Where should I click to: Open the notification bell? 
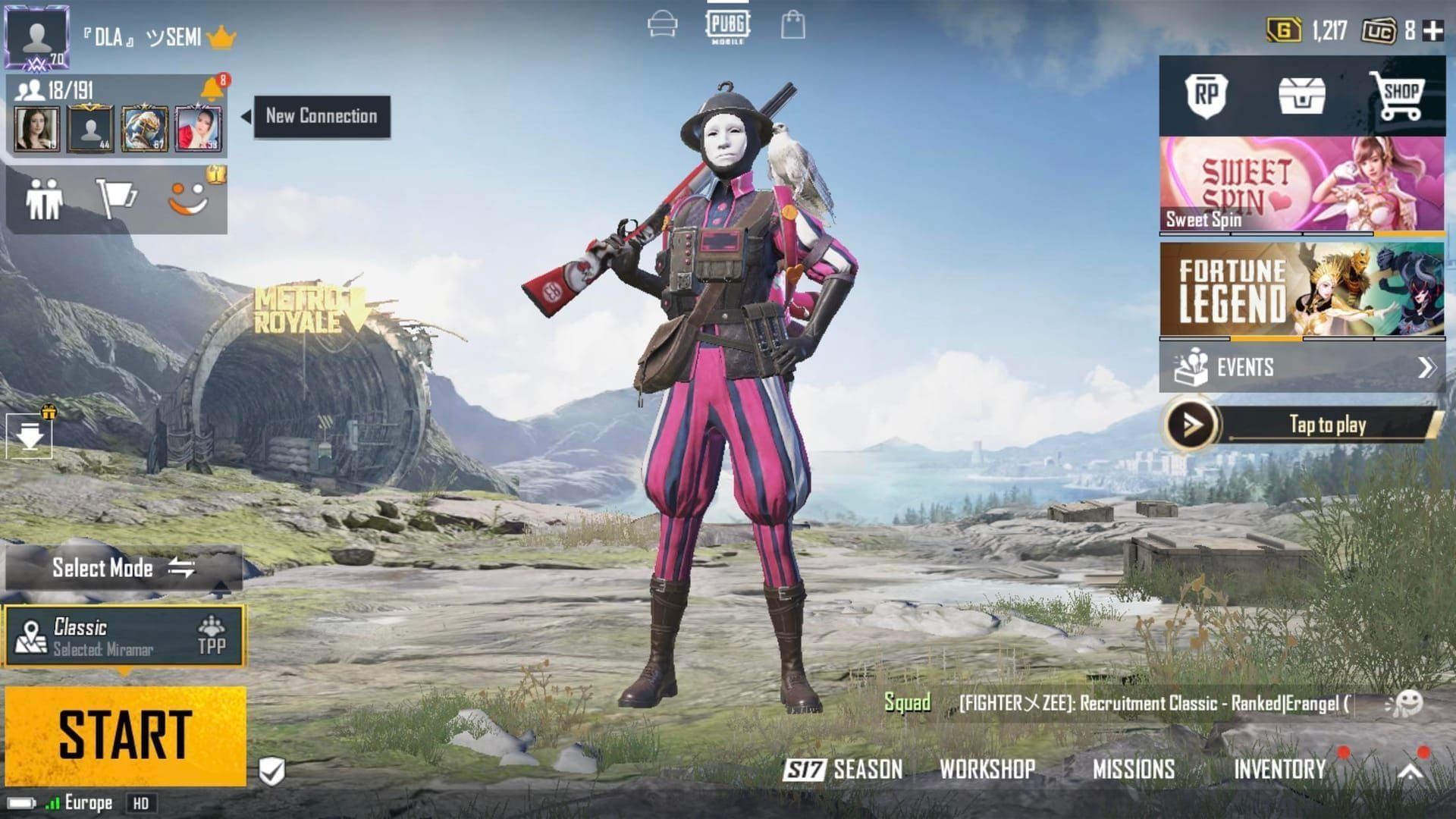tap(212, 89)
